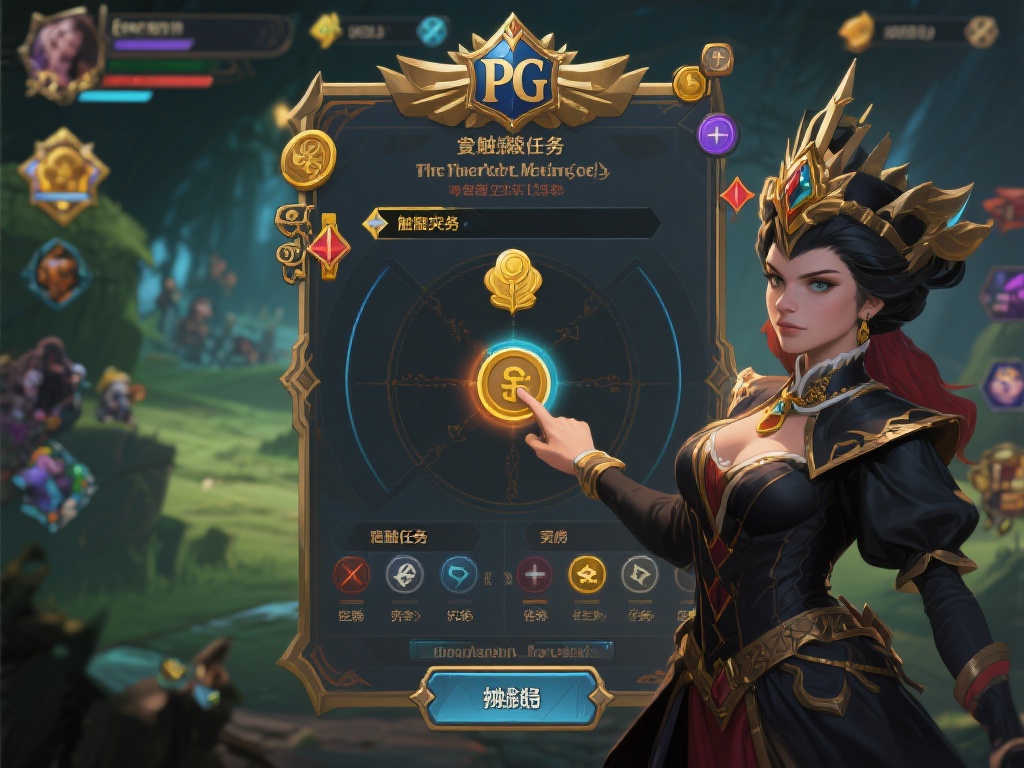
Task: Choose the red crossed-swords icon
Action: [x=351, y=574]
